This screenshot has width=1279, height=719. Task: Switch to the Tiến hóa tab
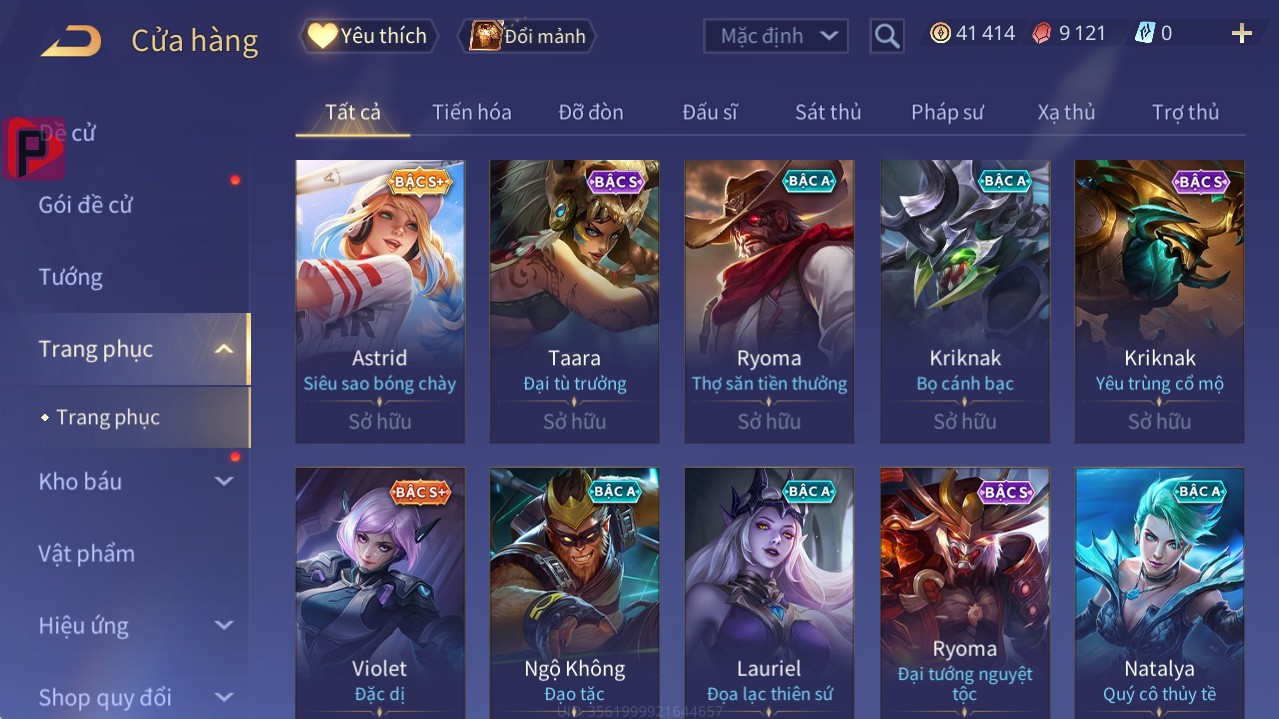click(x=471, y=112)
